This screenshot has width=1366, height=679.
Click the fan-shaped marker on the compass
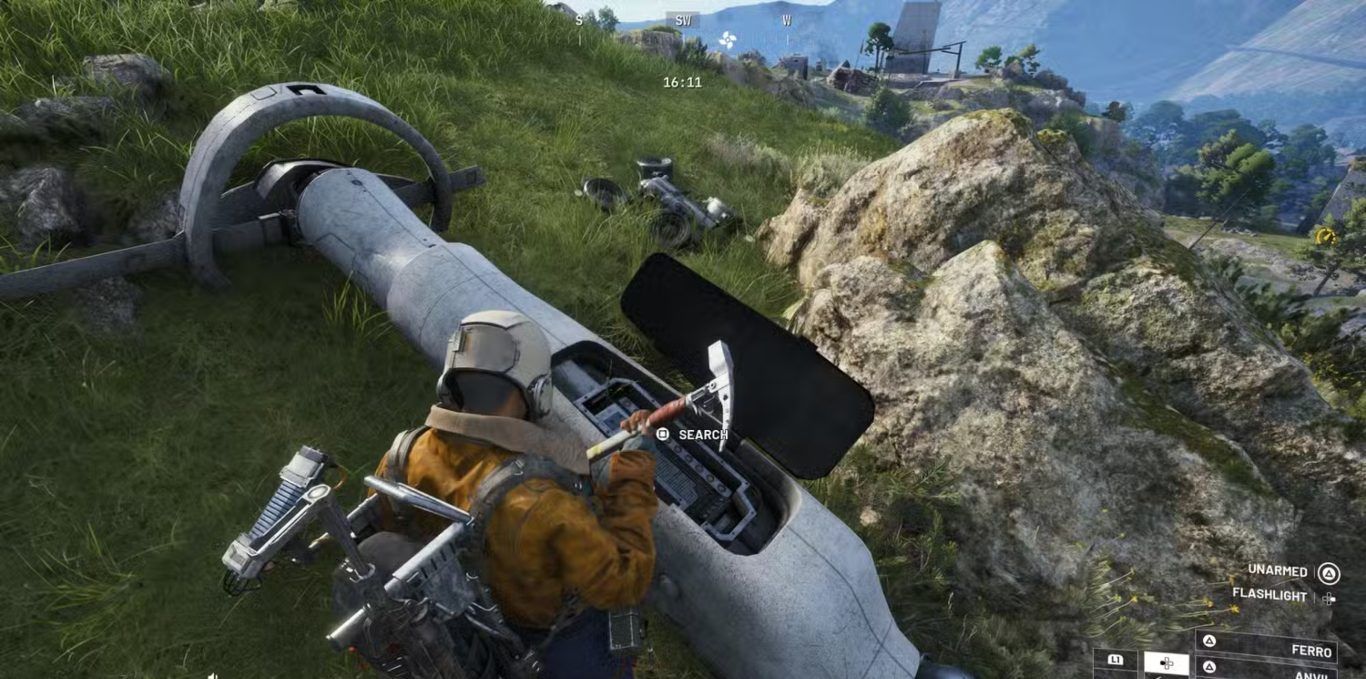click(727, 40)
